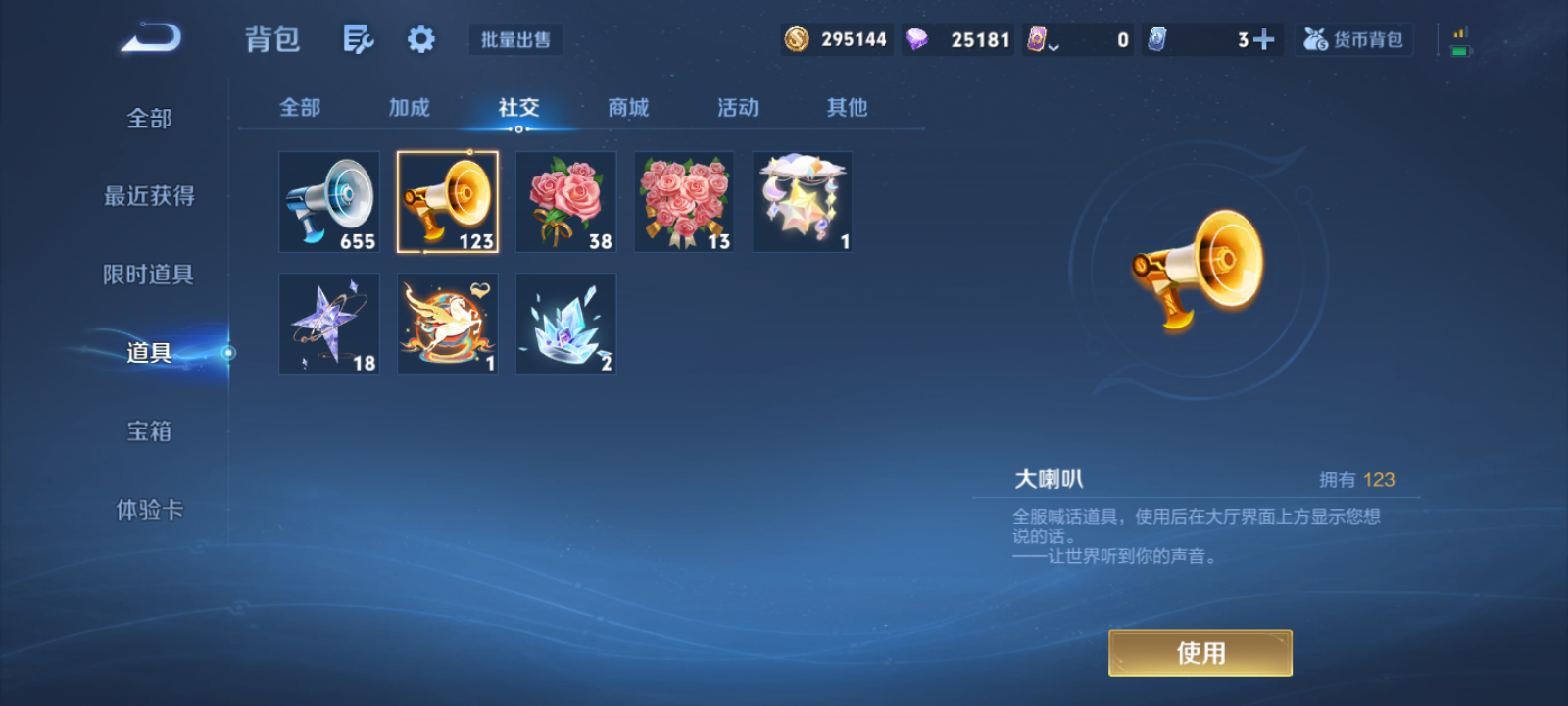Click the gold coin currency icon
Image resolution: width=1568 pixels, height=706 pixels.
(x=796, y=39)
